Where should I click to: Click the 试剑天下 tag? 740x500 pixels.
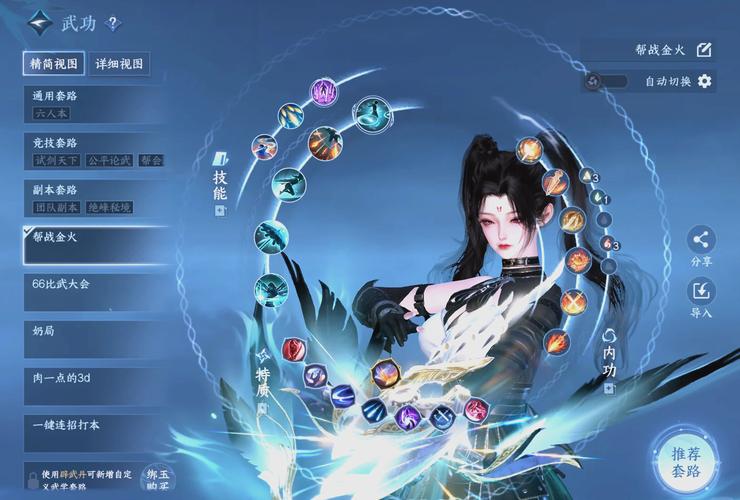[55, 160]
